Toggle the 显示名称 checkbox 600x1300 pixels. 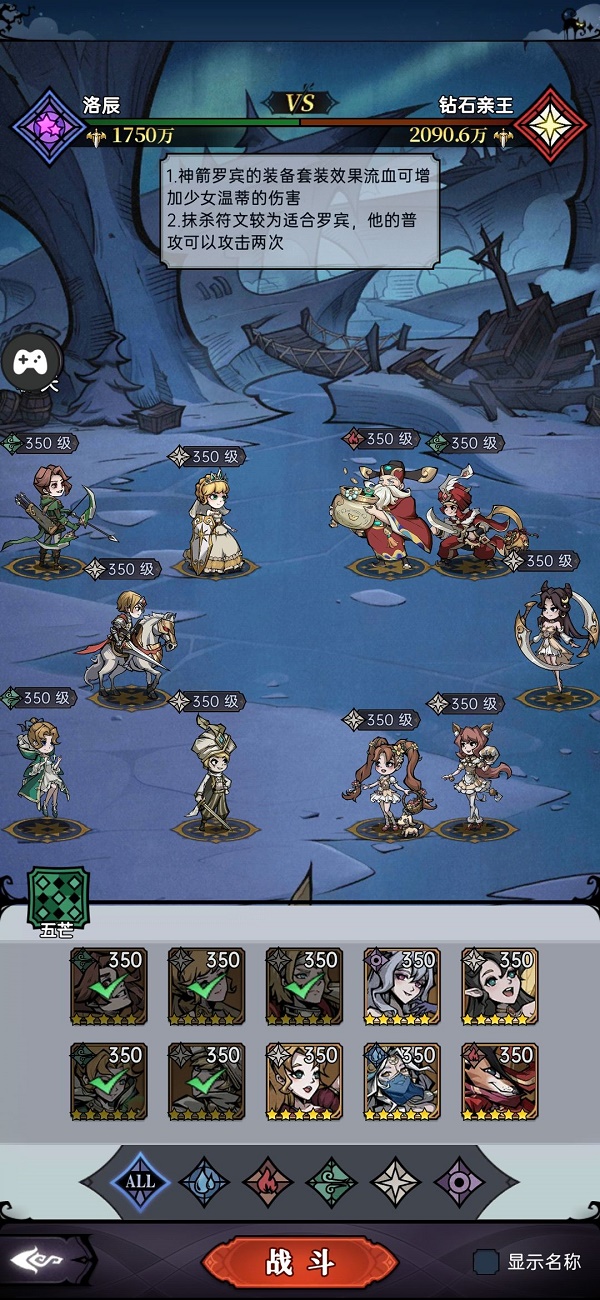coord(486,1262)
